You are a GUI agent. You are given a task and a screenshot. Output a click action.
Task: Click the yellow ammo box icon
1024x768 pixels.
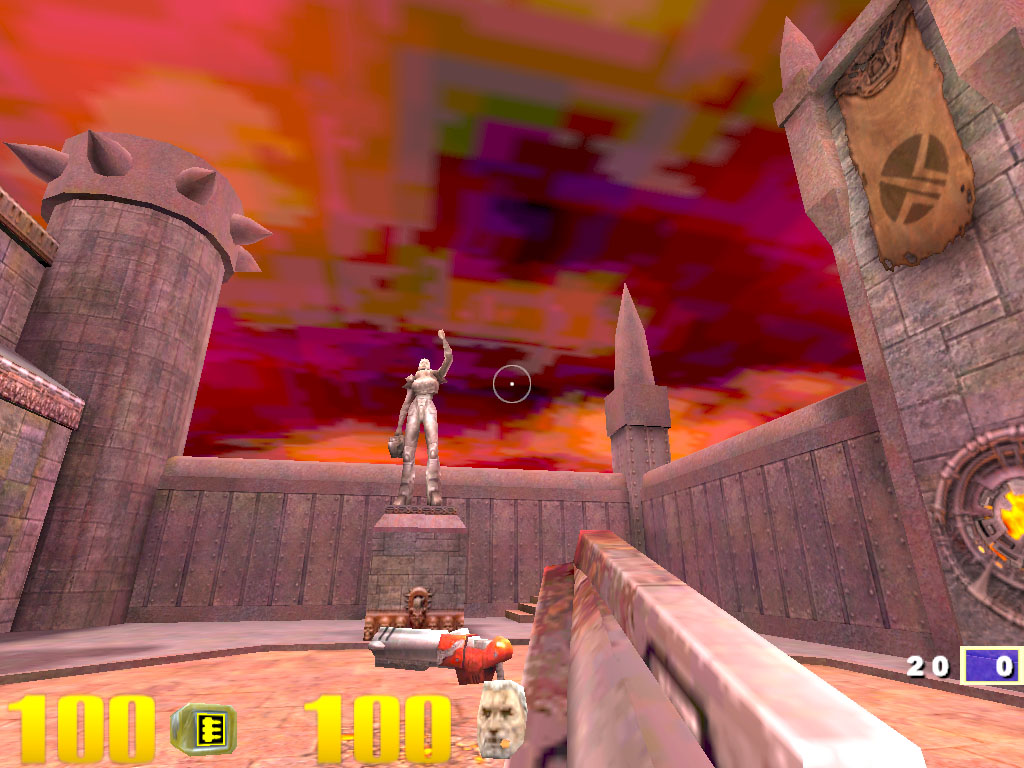point(203,728)
